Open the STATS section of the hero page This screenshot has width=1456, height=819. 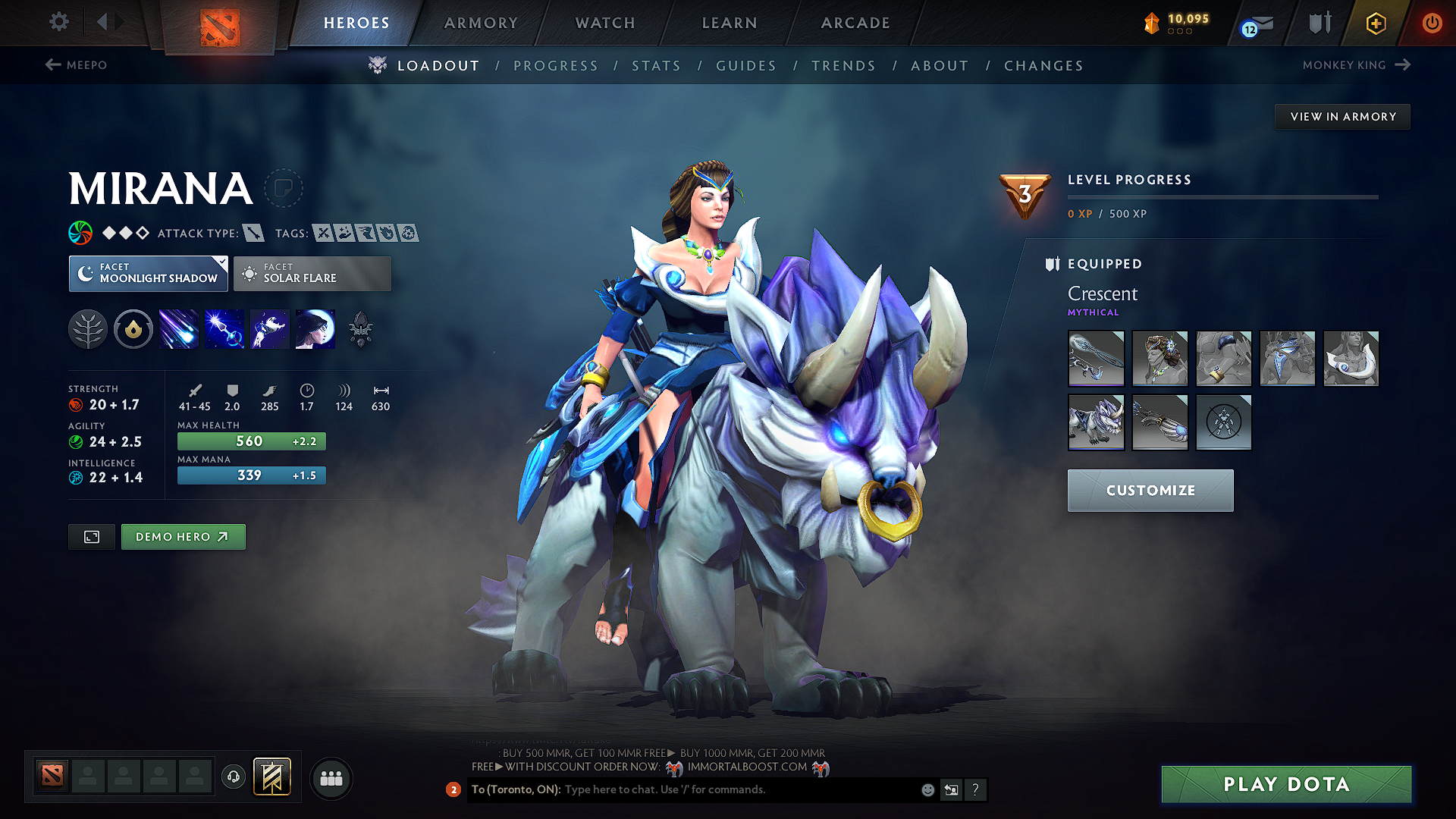tap(656, 65)
